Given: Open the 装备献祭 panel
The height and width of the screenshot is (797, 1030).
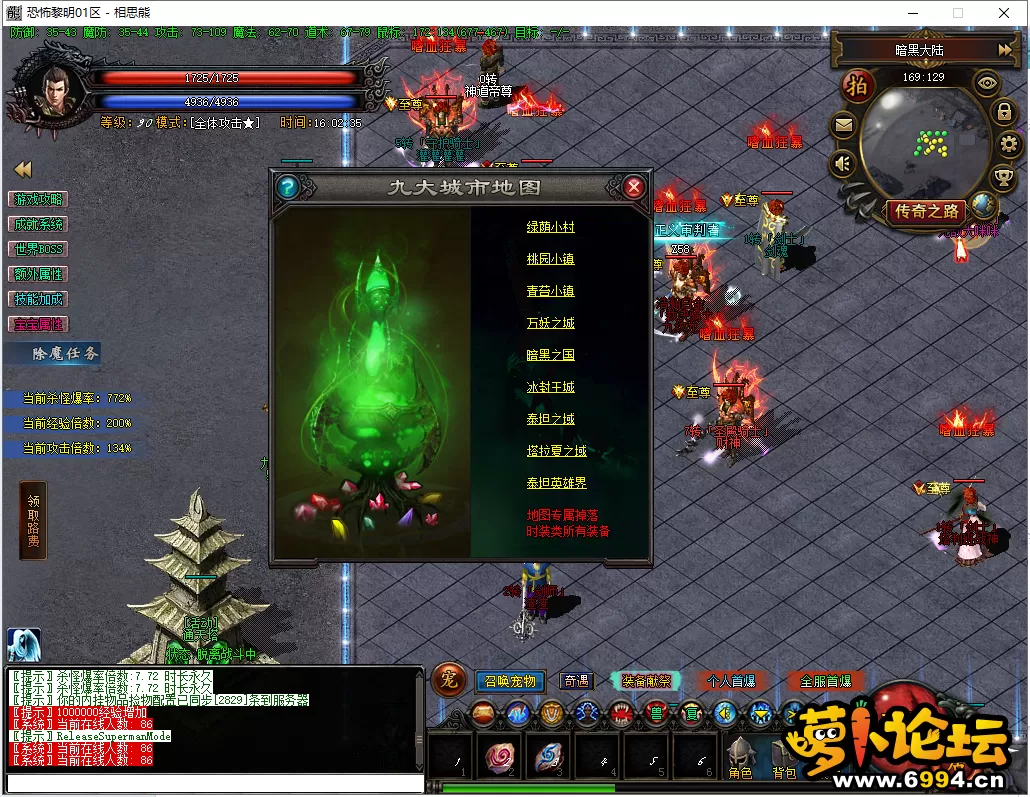Looking at the screenshot, I should pyautogui.click(x=645, y=681).
